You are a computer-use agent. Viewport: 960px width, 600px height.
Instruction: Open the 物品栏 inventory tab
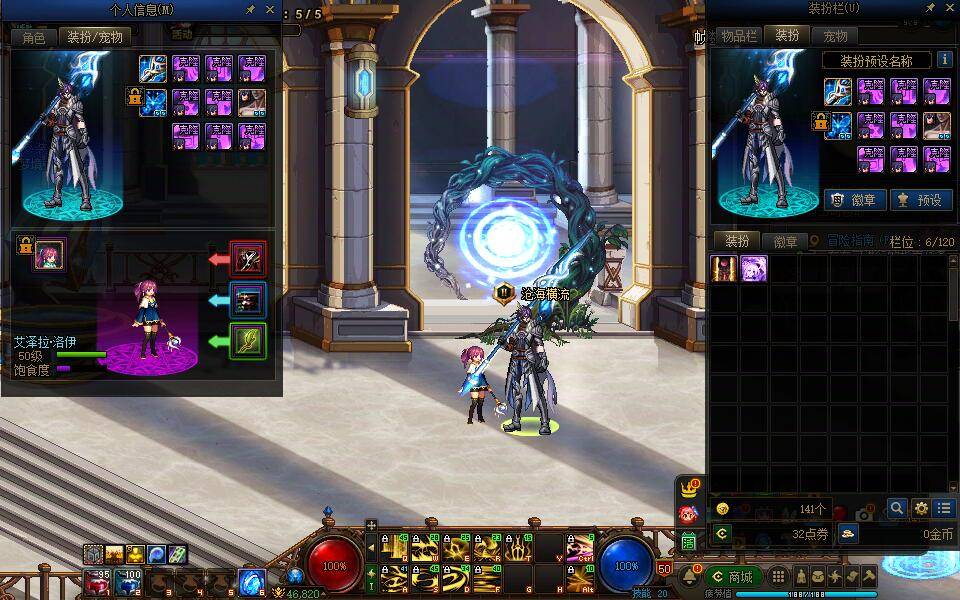738,36
